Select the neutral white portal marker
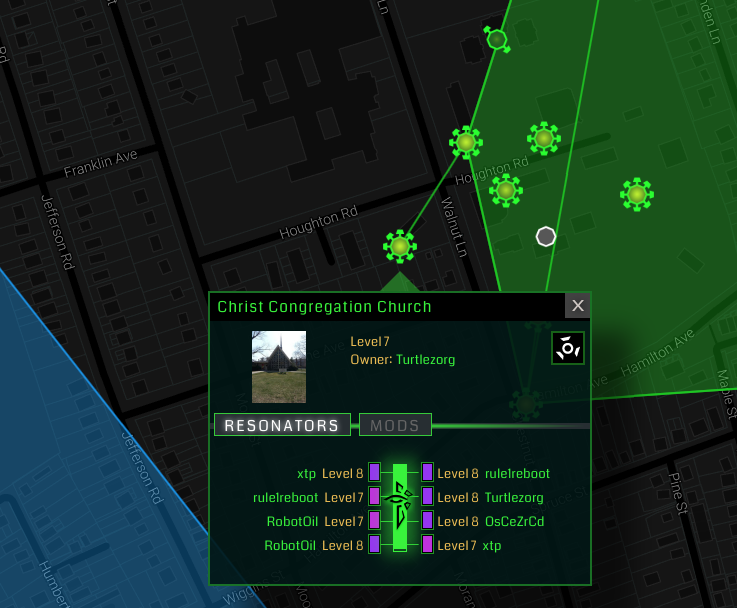The image size is (737, 608). 545,236
